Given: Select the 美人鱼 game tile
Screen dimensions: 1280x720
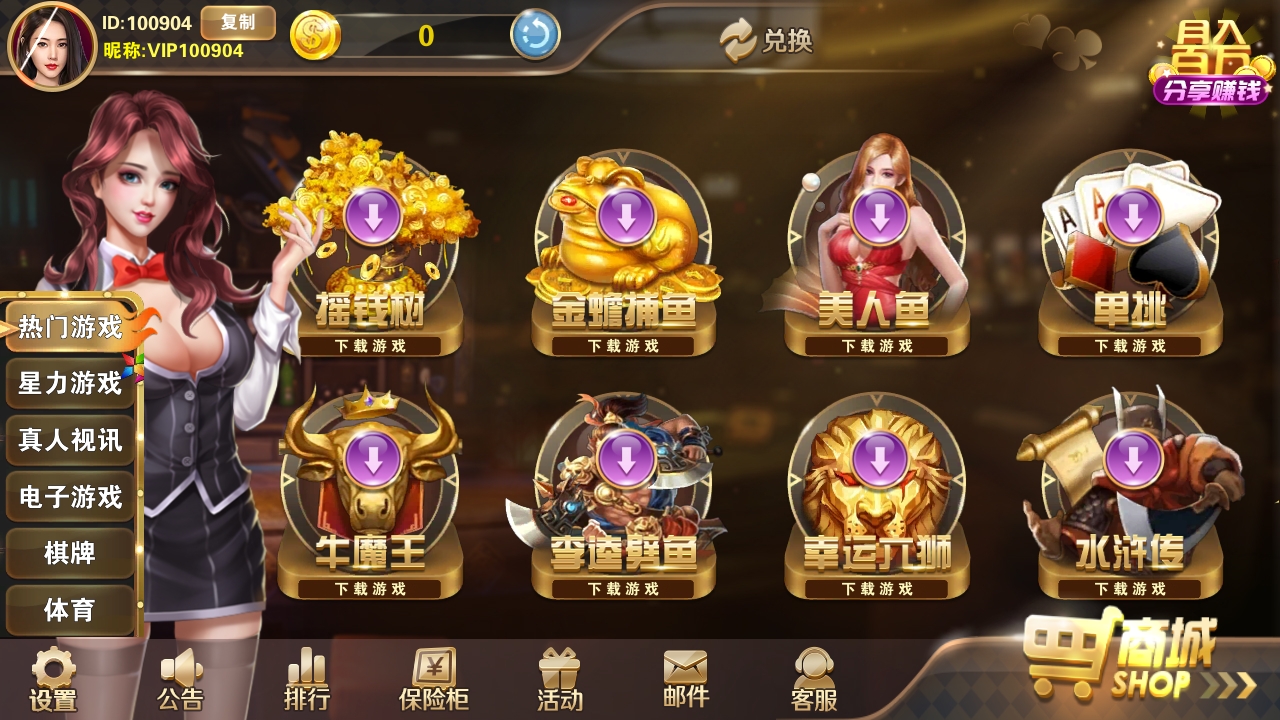Looking at the screenshot, I should (x=879, y=250).
